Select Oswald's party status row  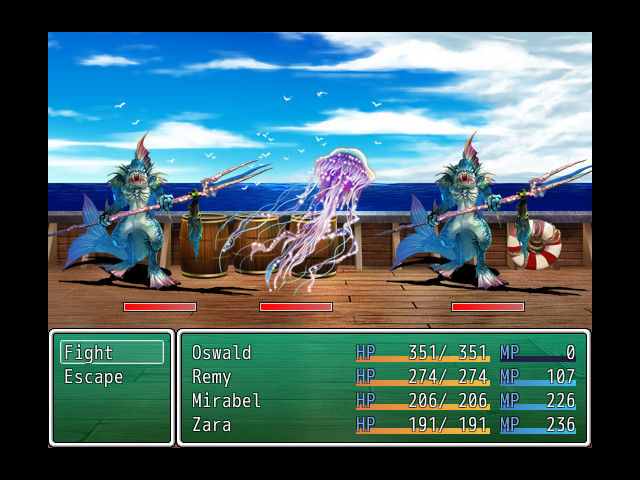[383, 353]
